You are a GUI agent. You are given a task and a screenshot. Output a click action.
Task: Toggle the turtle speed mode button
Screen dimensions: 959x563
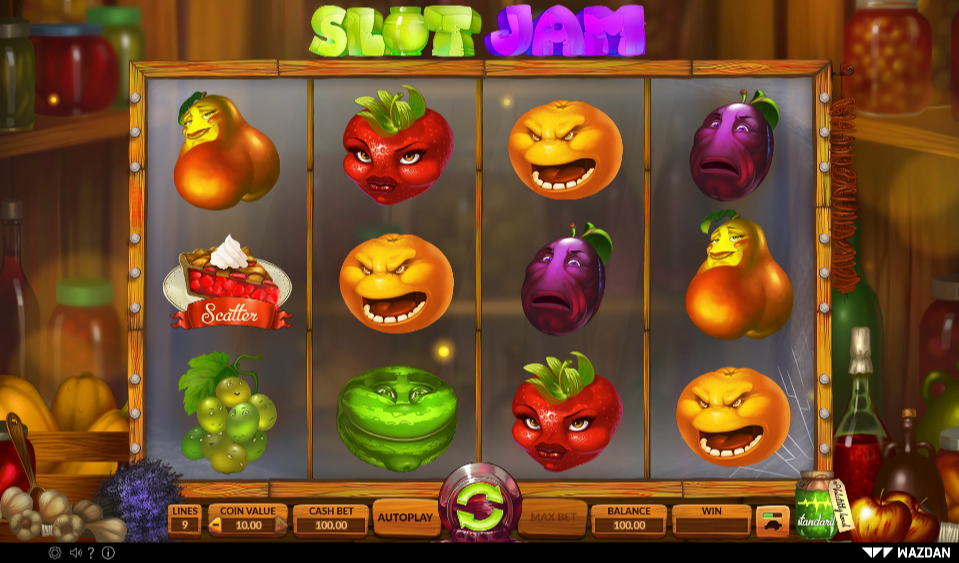tap(772, 520)
